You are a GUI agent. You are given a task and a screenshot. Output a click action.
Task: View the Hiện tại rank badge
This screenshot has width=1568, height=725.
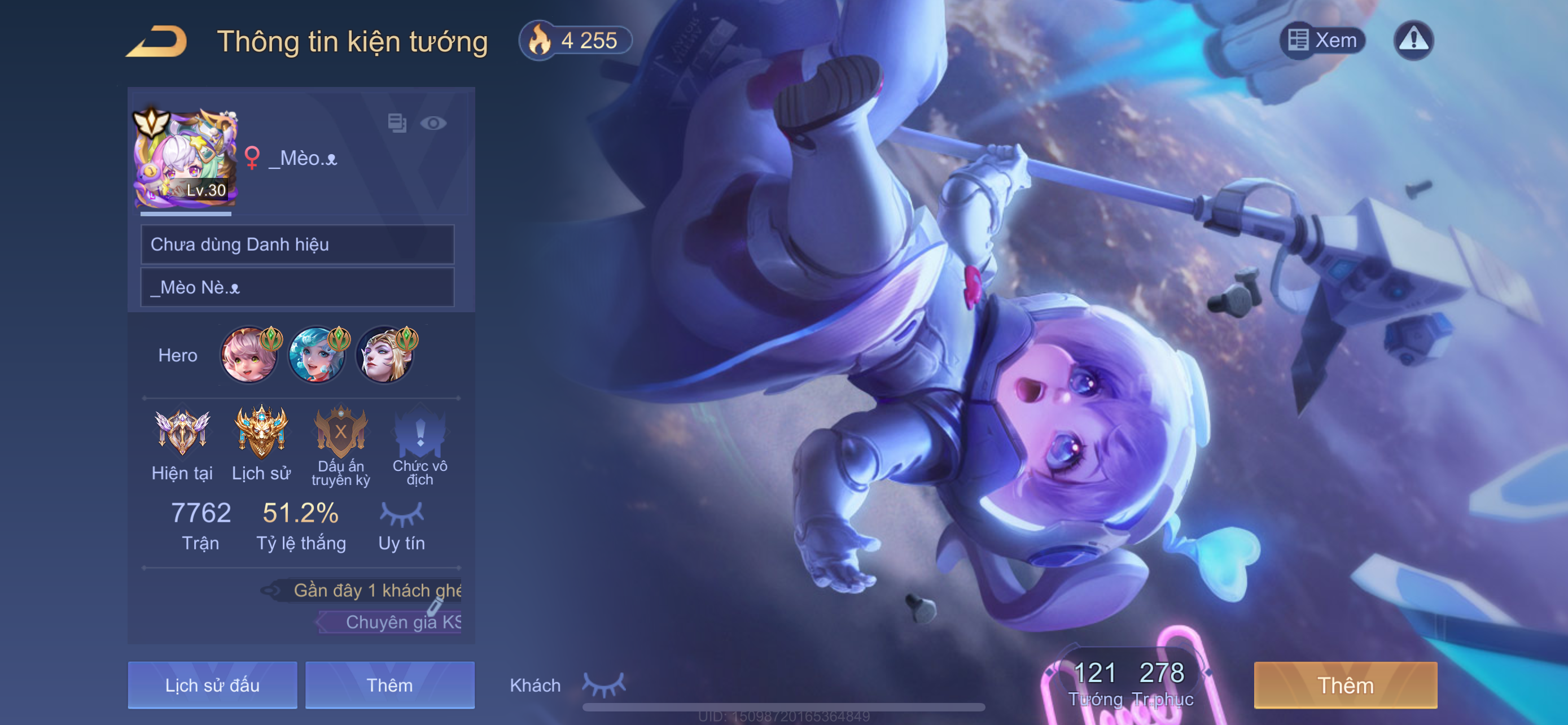tap(182, 432)
